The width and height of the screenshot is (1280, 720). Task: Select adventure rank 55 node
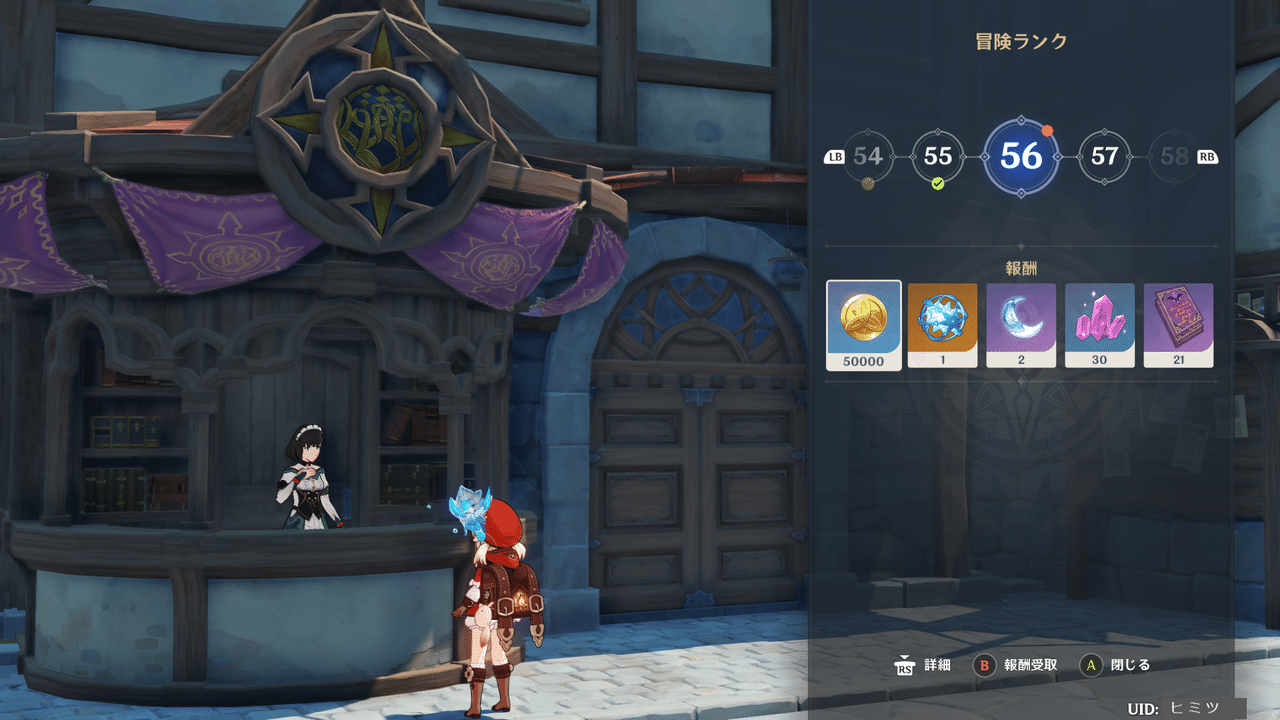coord(938,157)
